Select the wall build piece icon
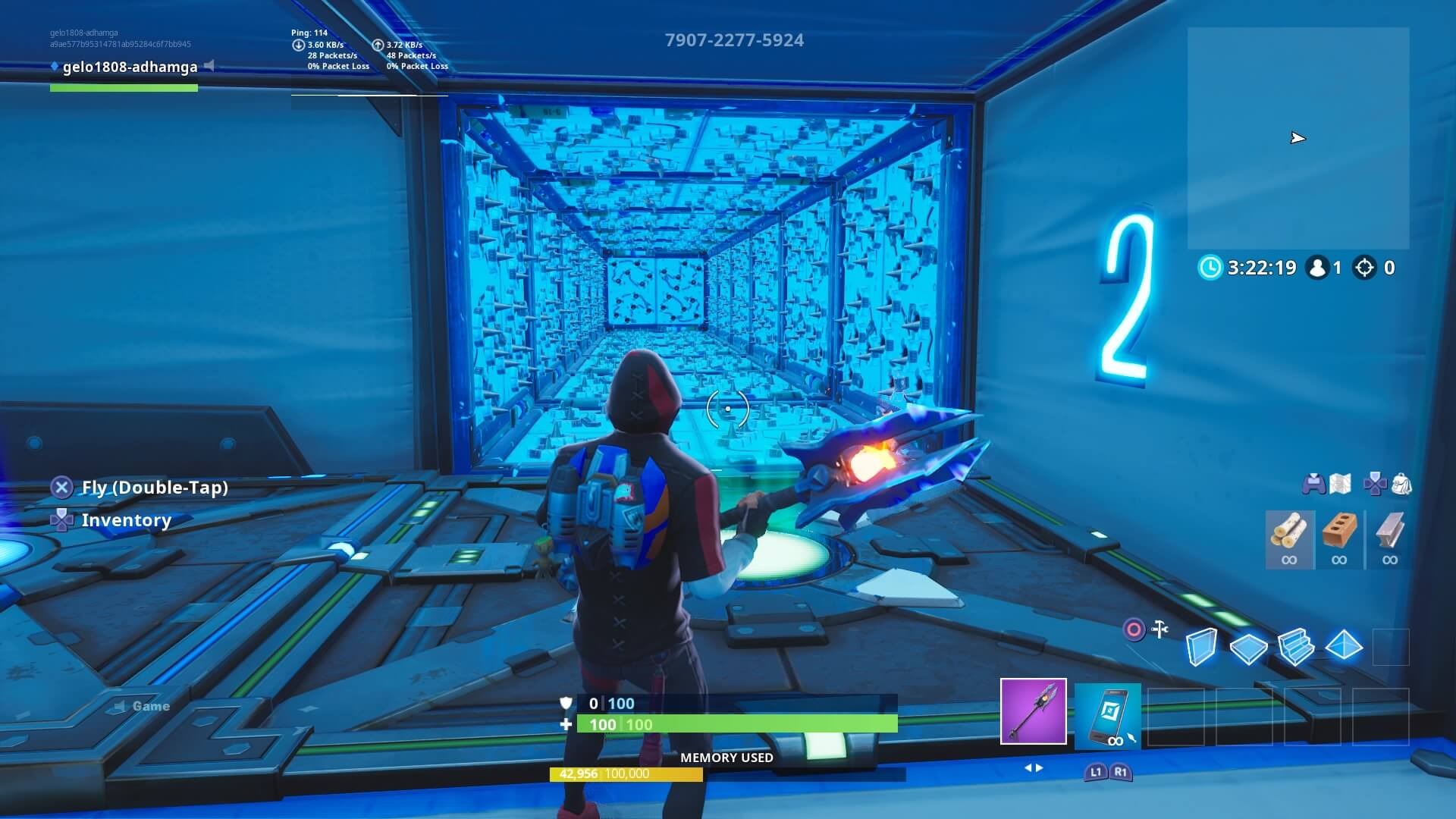The image size is (1456, 819). tap(1203, 646)
